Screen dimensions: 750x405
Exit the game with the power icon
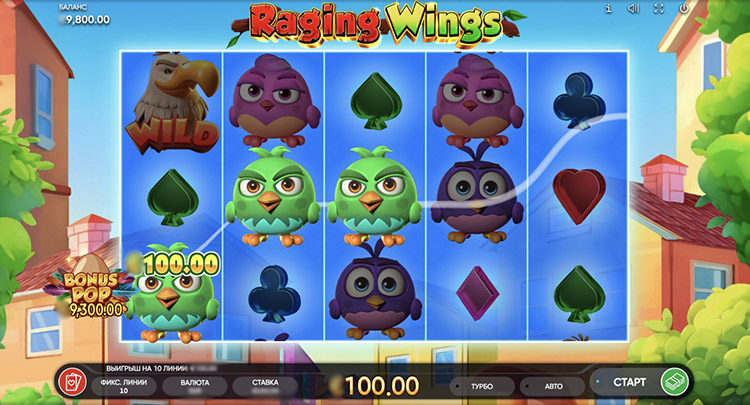tap(682, 9)
